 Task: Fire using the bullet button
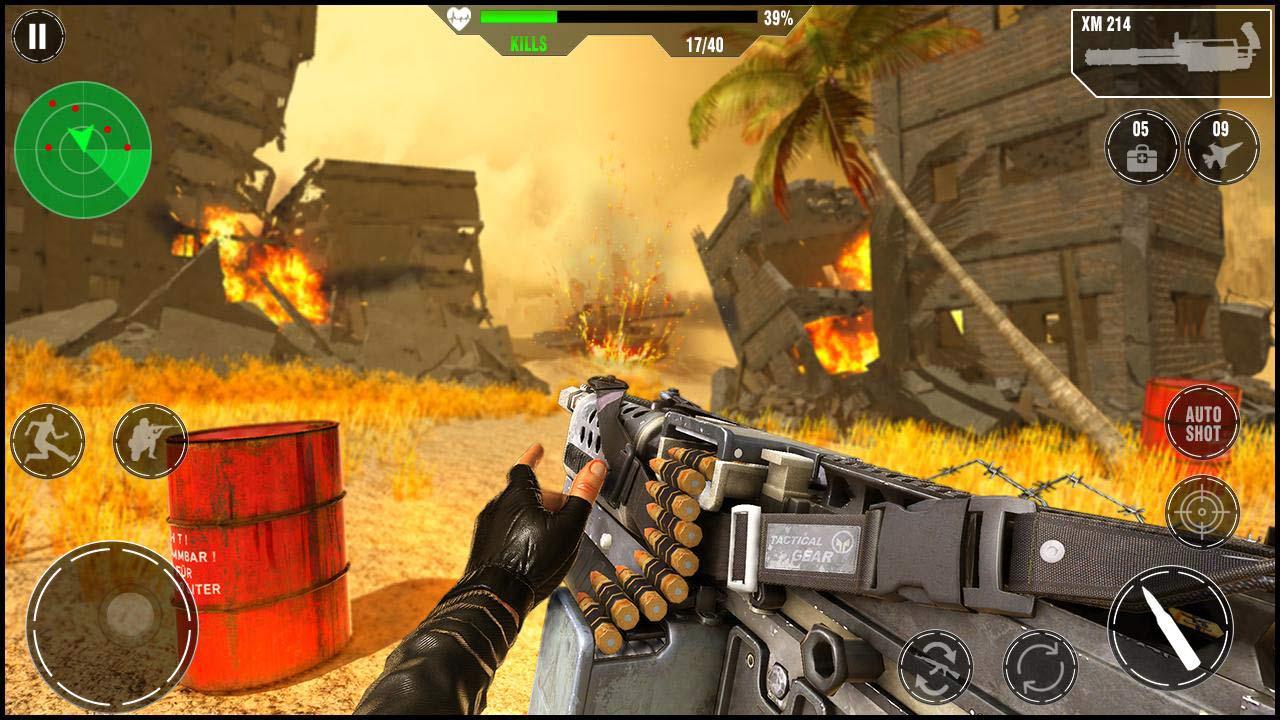(1170, 627)
